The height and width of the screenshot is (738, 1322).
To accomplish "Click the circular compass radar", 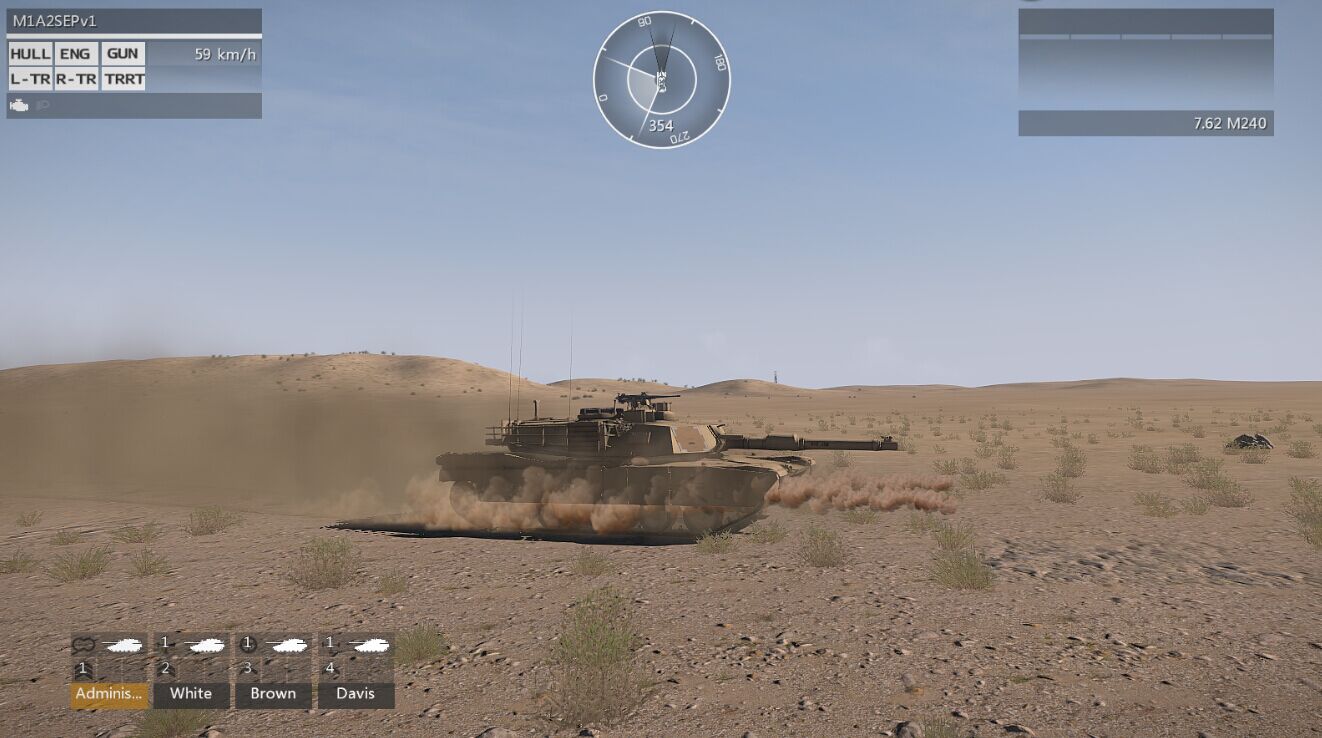I will (661, 80).
